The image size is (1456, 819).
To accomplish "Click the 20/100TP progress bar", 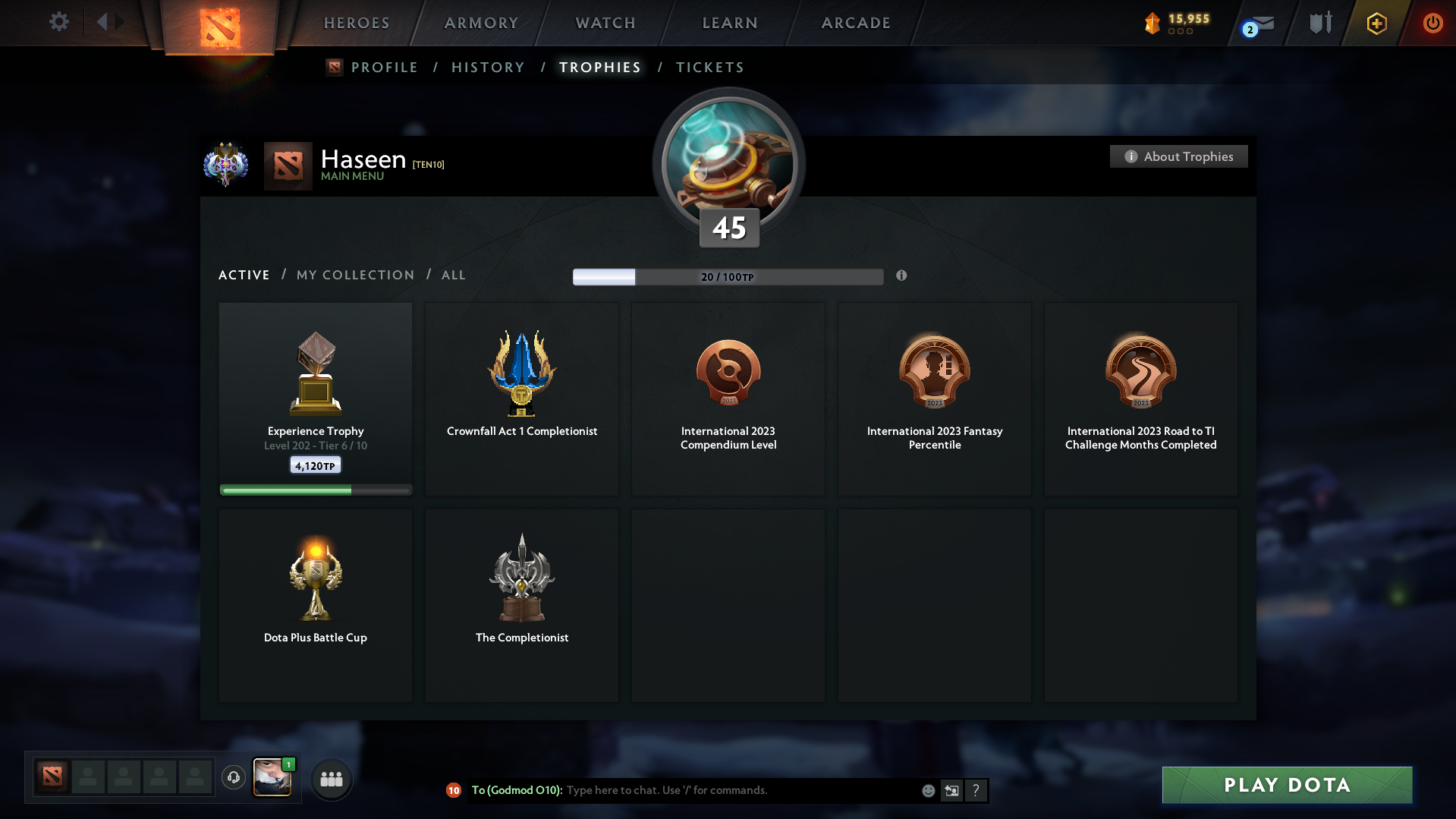I will (728, 277).
